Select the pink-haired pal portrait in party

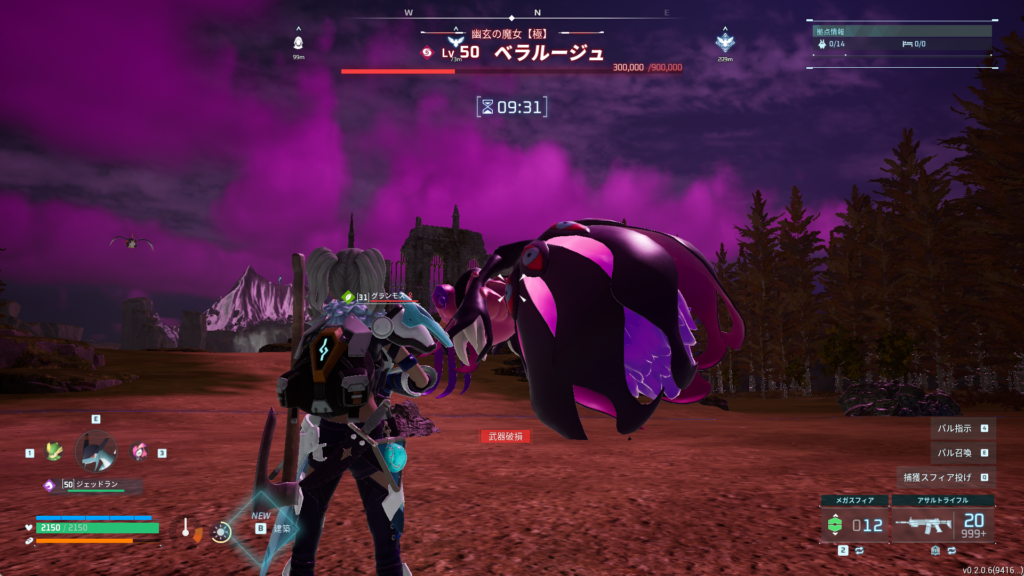(x=139, y=452)
